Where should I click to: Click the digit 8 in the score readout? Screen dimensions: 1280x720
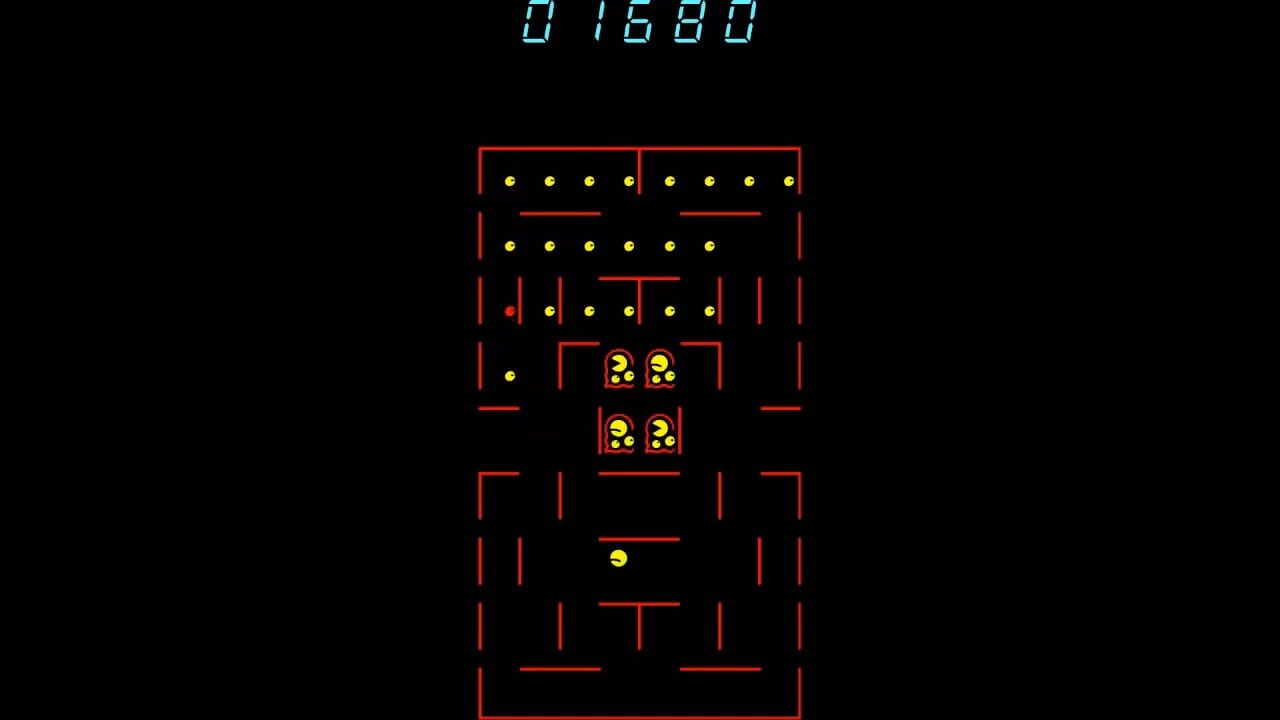(x=687, y=24)
